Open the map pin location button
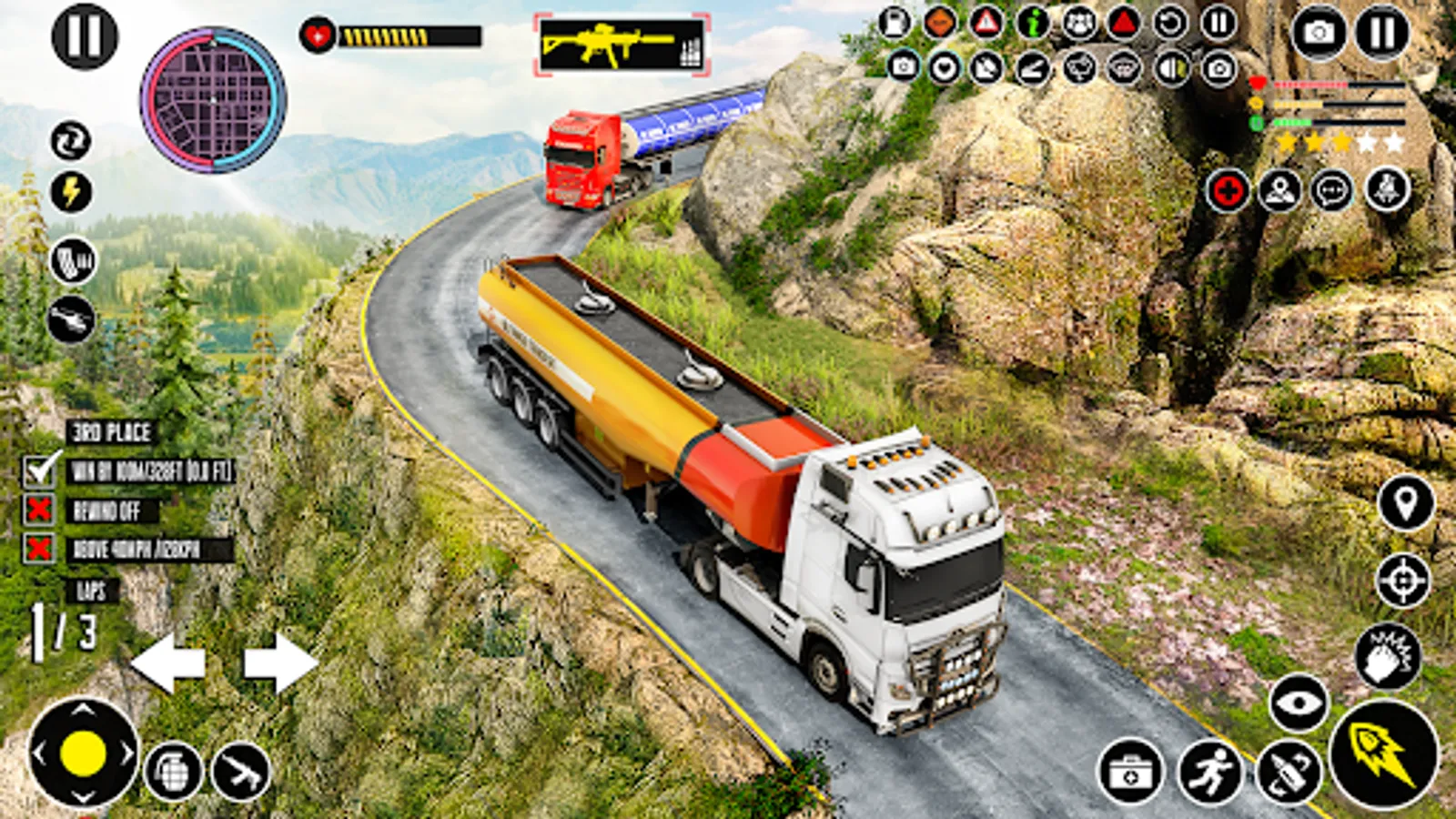 pos(1406,502)
